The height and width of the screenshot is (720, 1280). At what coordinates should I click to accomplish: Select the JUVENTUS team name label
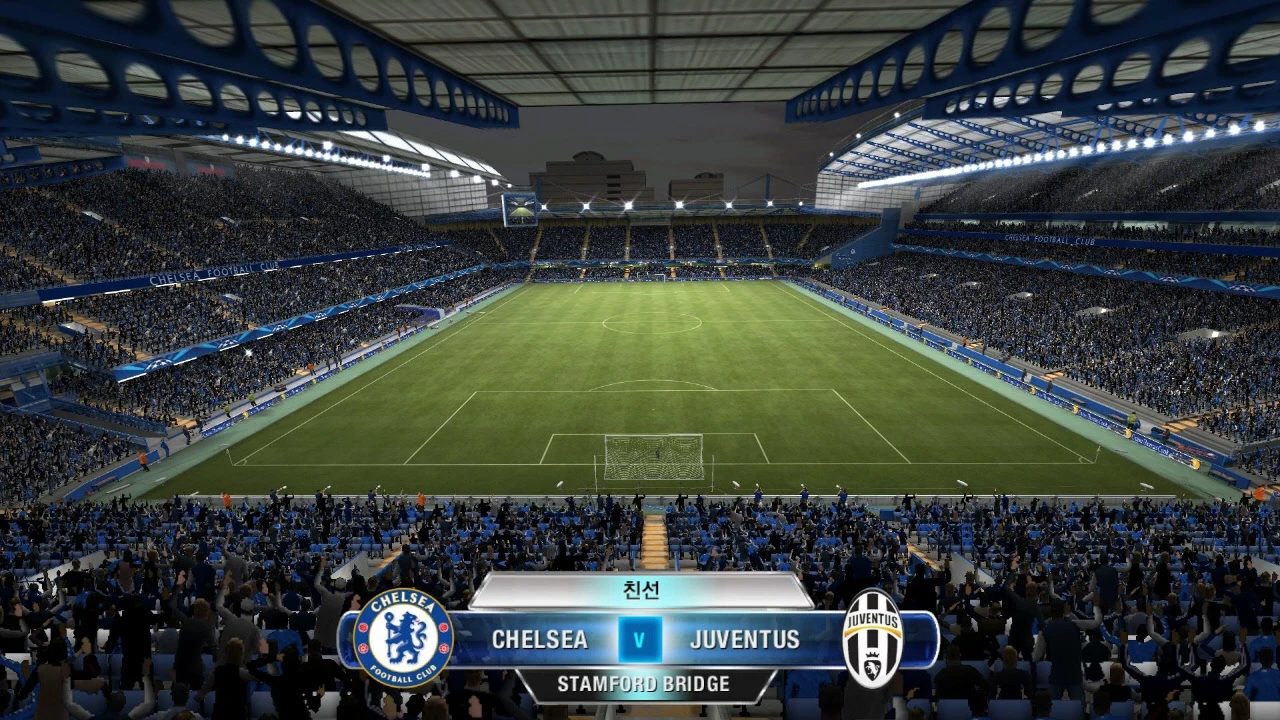click(744, 640)
